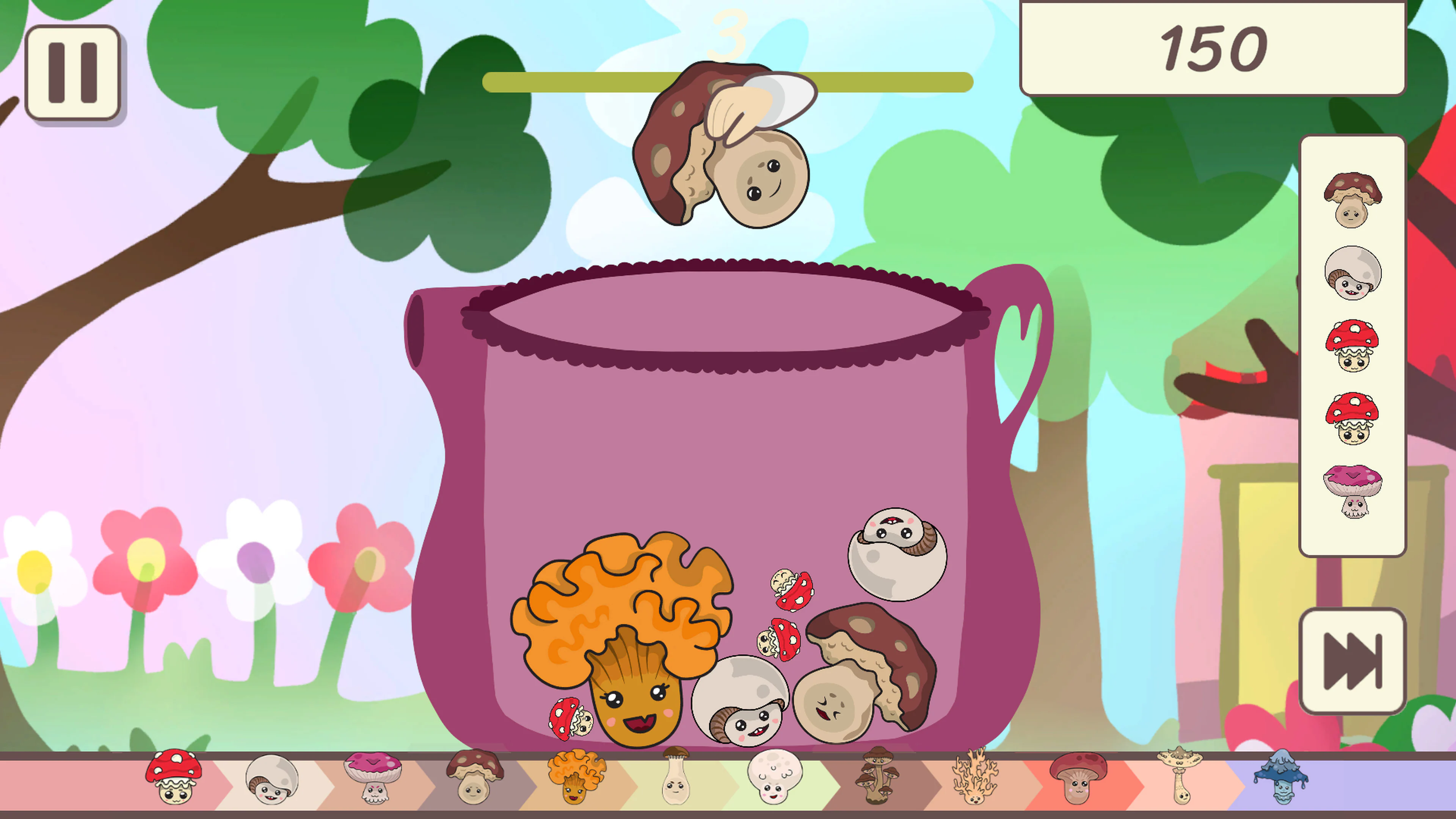This screenshot has height=819, width=1456.
Task: Select the pink russula icon in the chain
Action: pyautogui.click(x=373, y=780)
